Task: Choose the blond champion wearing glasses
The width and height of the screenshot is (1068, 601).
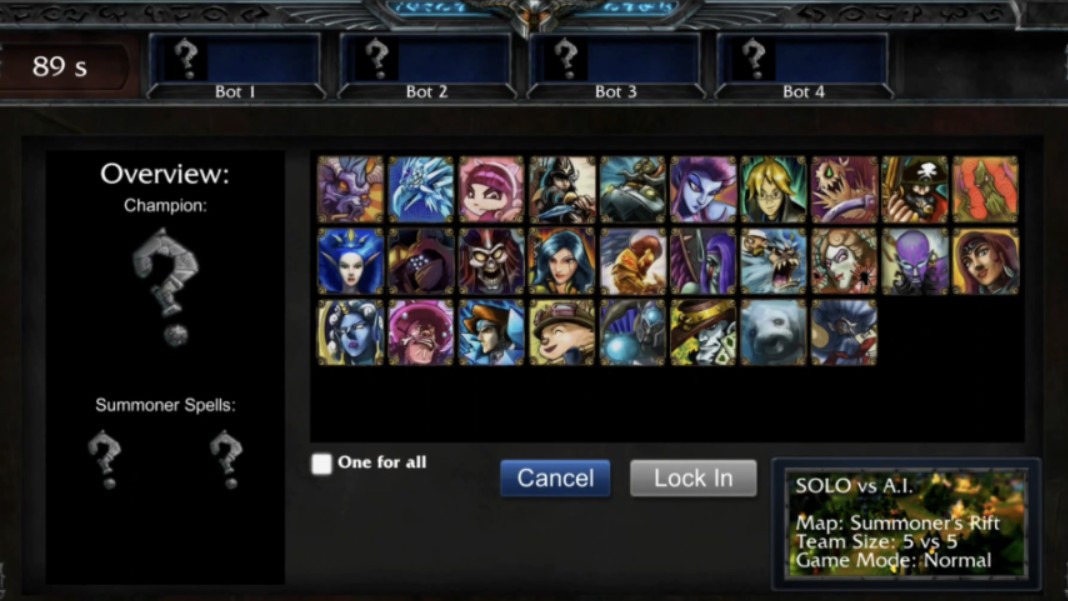Action: 773,189
